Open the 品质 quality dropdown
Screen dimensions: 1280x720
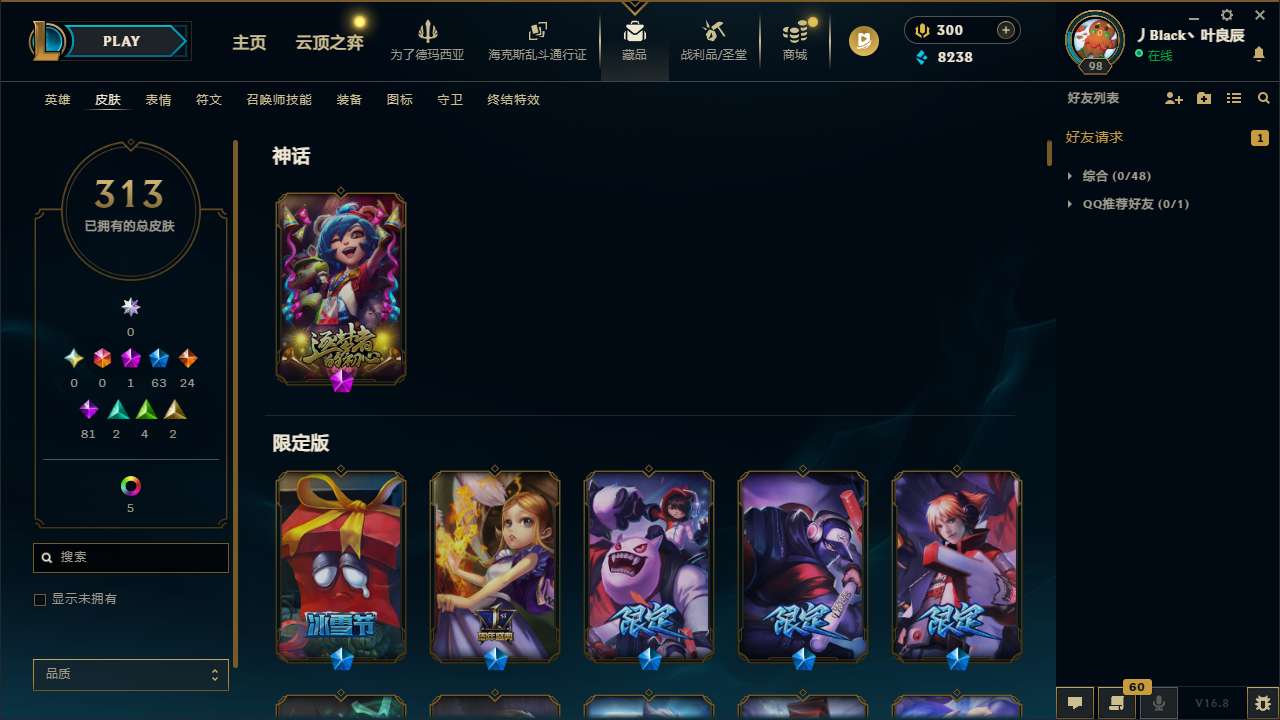click(130, 674)
